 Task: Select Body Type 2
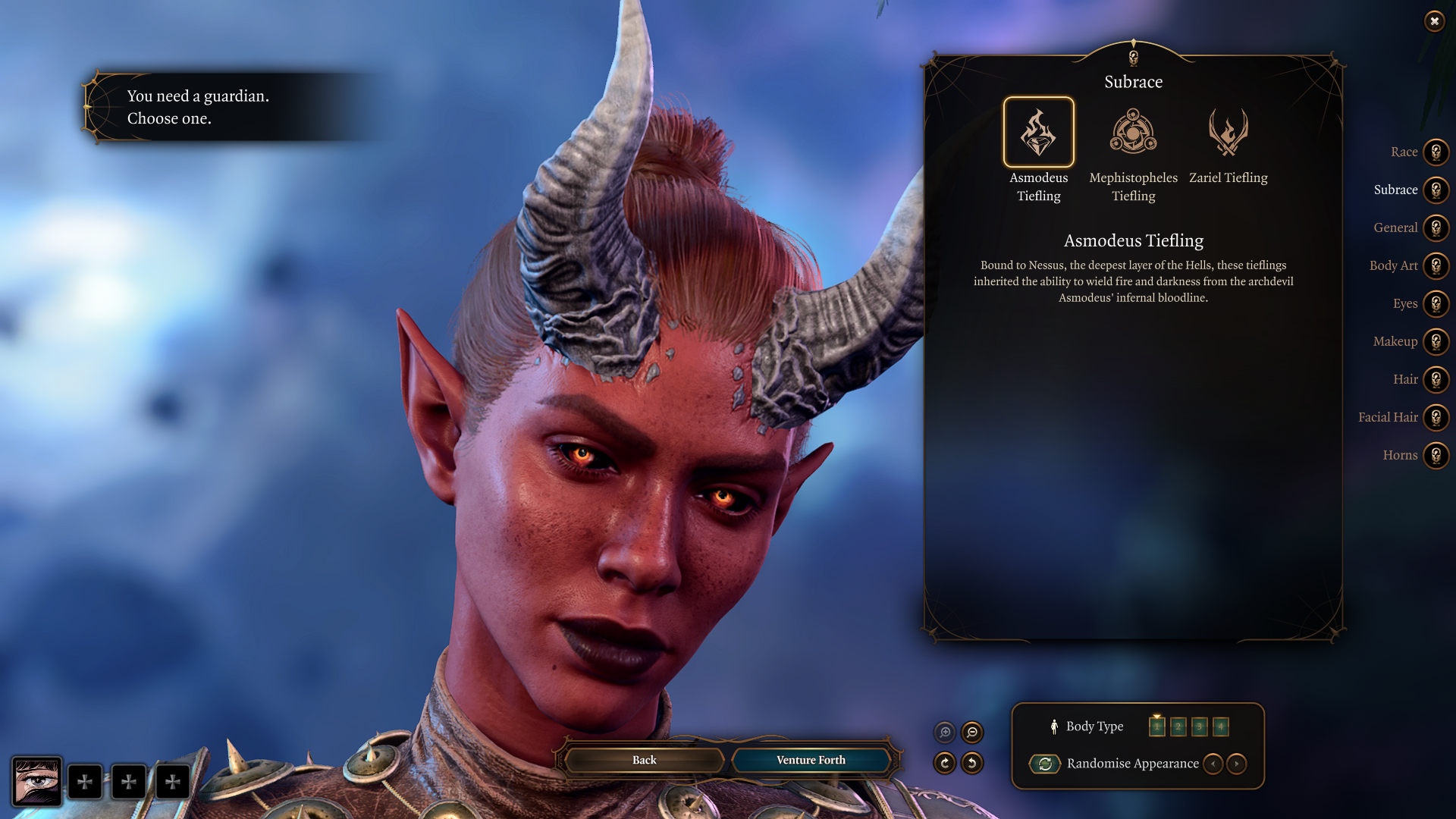(1177, 726)
